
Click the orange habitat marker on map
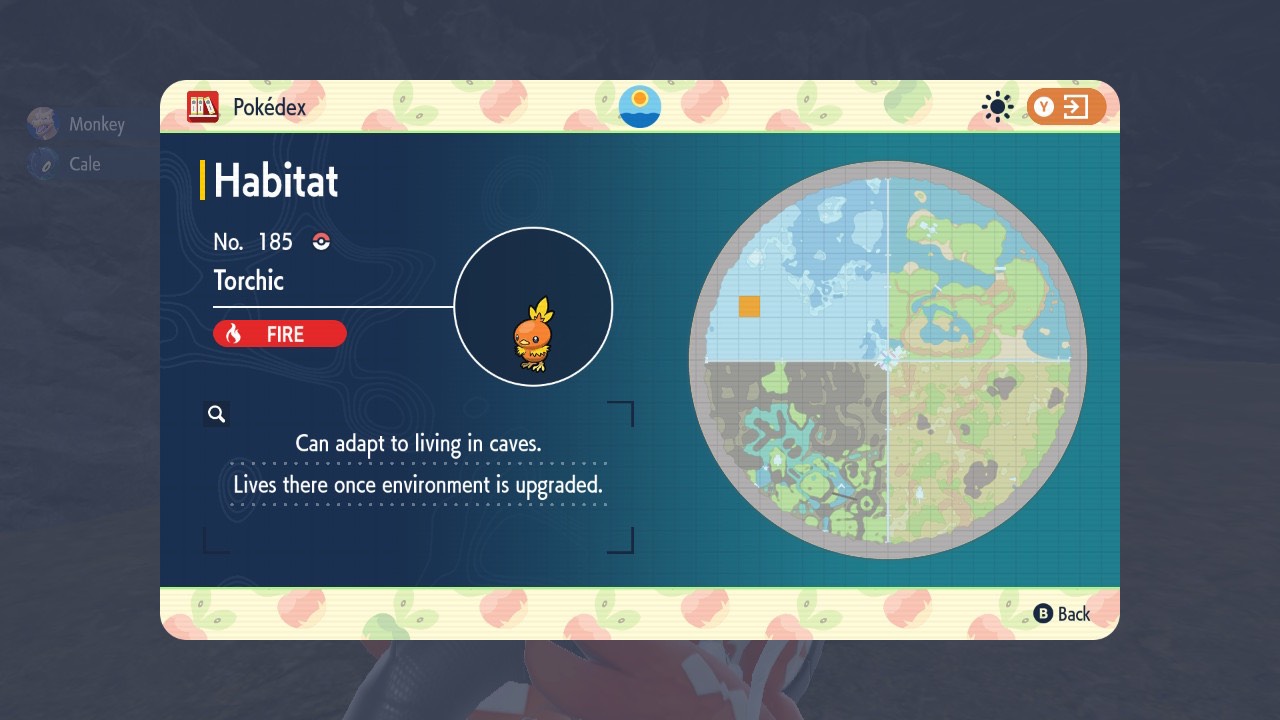749,307
